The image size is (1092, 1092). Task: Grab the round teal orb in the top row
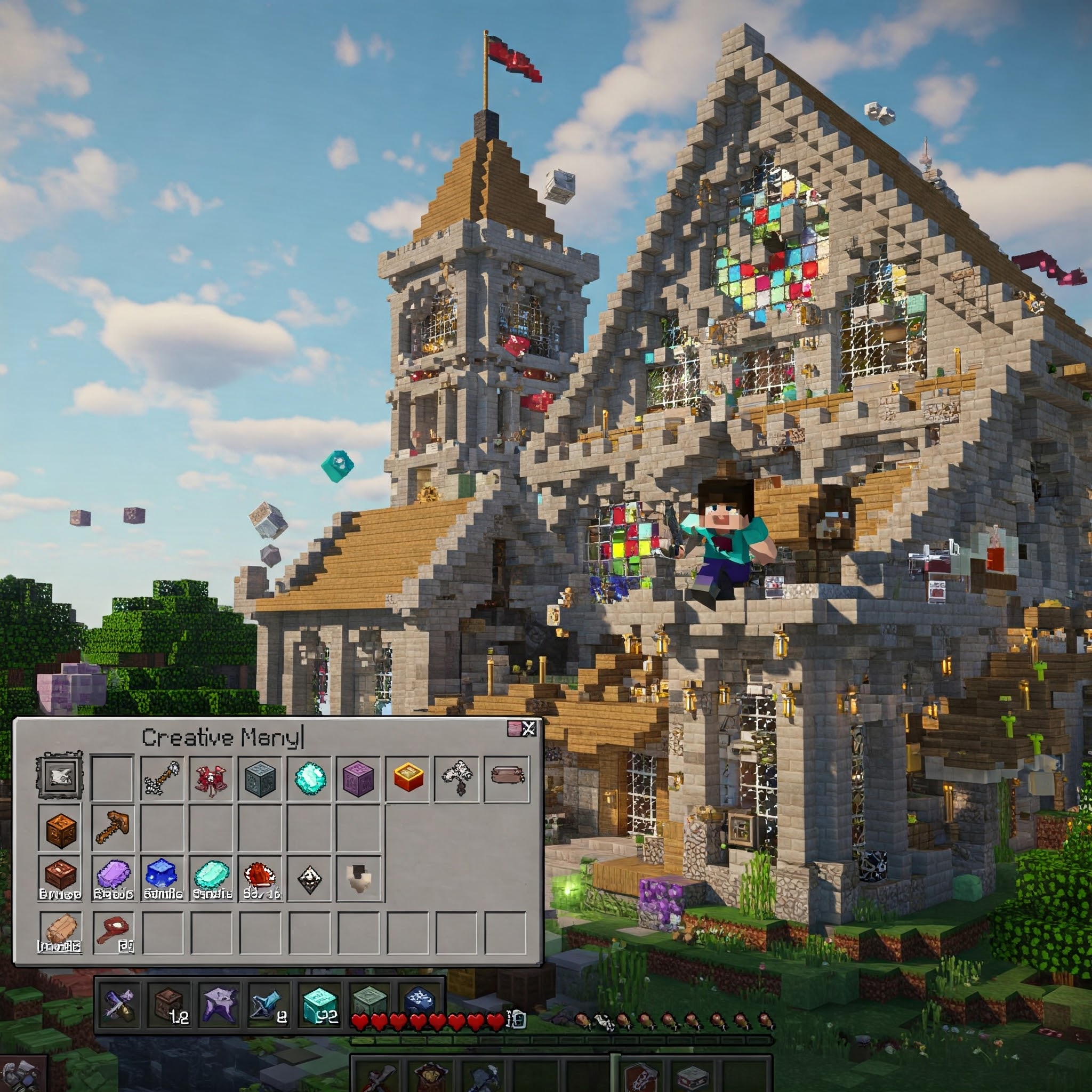tap(310, 778)
